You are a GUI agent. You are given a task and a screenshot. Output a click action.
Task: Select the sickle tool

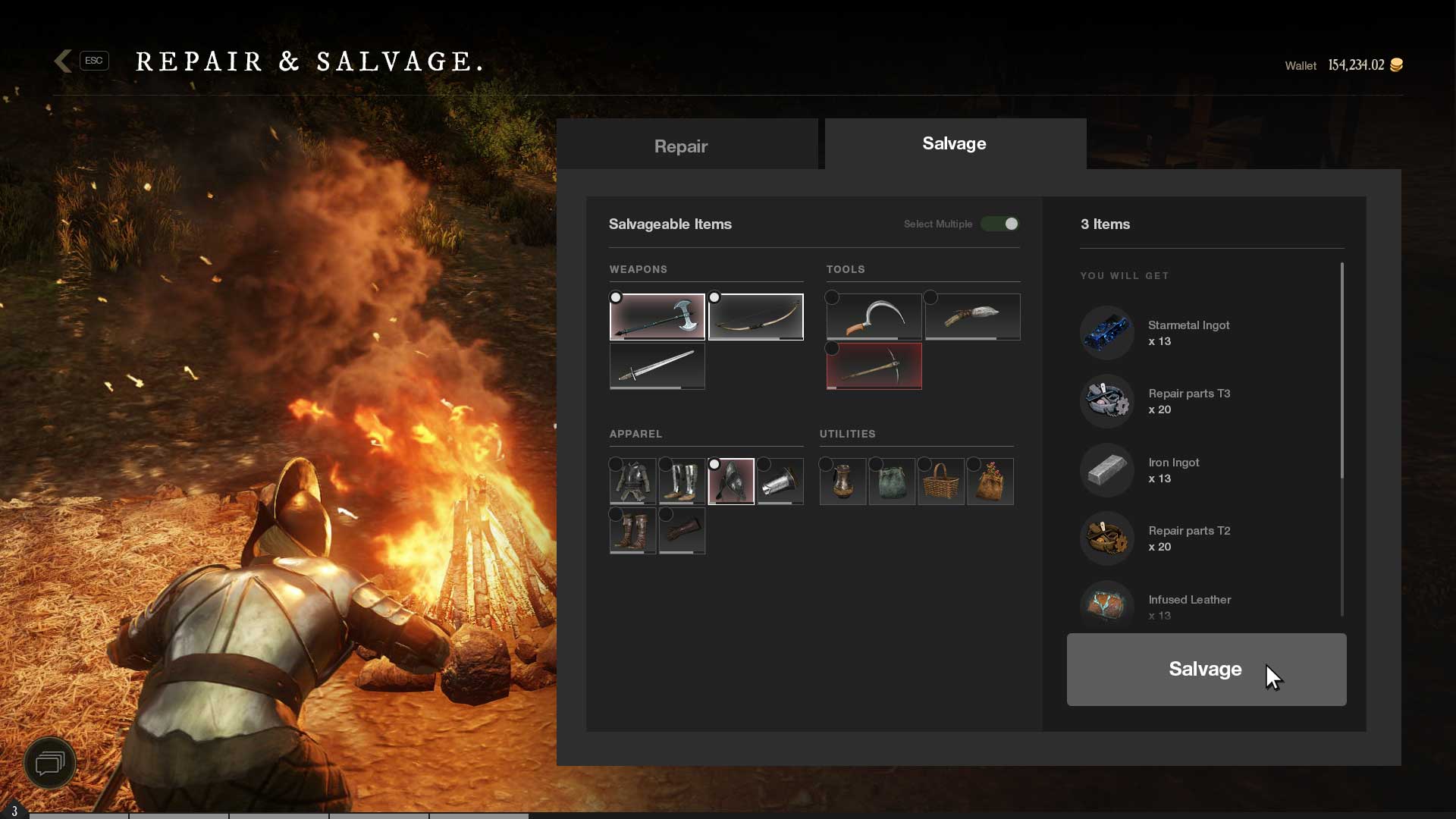point(874,317)
